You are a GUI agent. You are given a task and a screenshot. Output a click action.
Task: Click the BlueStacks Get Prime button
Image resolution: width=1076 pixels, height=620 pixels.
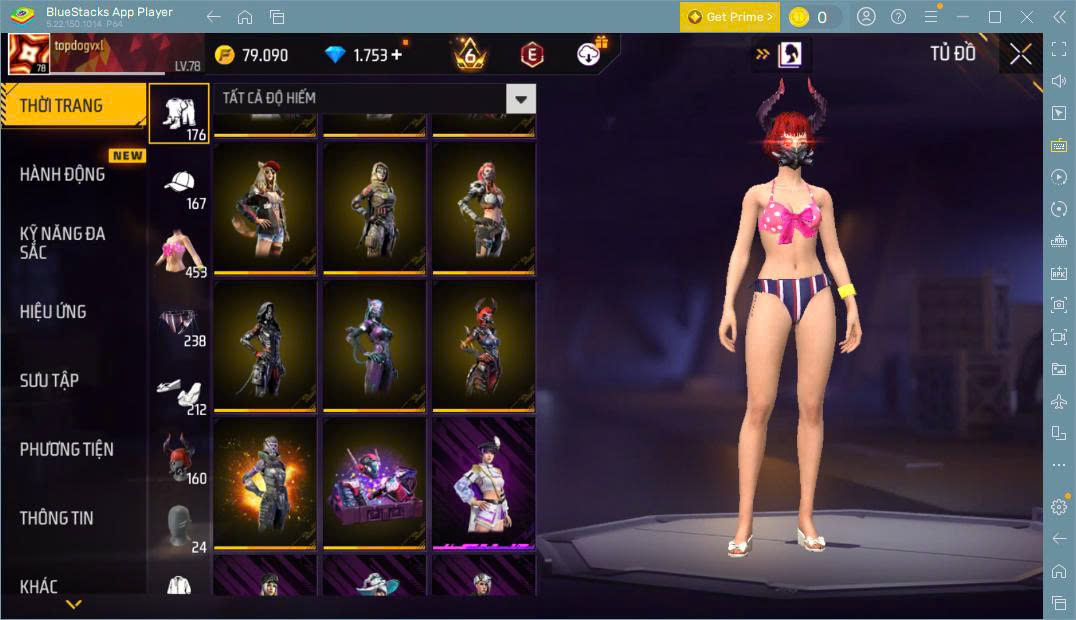click(x=730, y=17)
